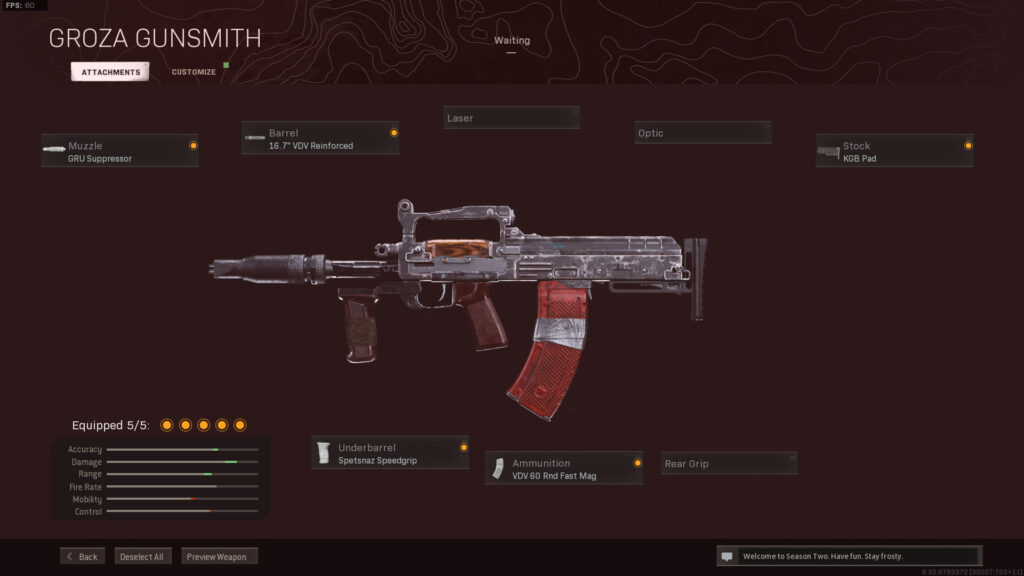
Task: Select the Muzzle GRU Suppressor slot
Action: pyautogui.click(x=120, y=151)
